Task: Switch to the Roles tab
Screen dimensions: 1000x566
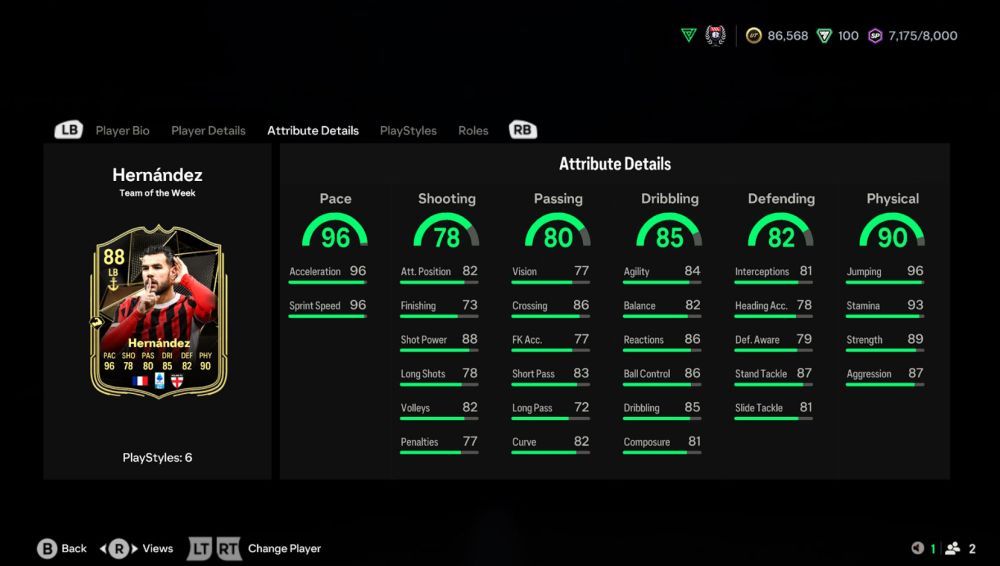Action: pos(473,131)
